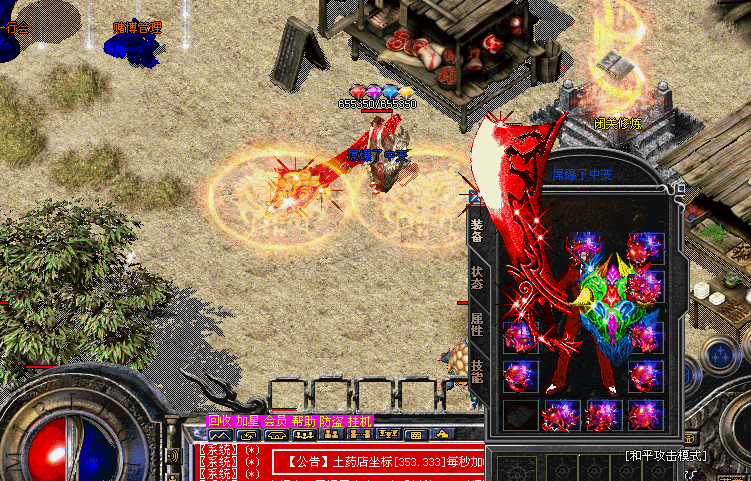Click the keyboard grid icon on chat bar
Screen dimensions: 751x481
point(414,435)
